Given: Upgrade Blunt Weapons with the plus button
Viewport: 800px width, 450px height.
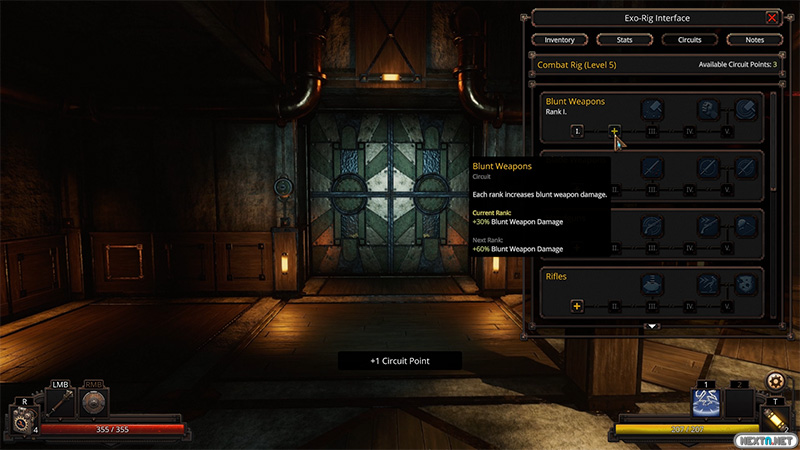Looking at the screenshot, I should pos(615,131).
